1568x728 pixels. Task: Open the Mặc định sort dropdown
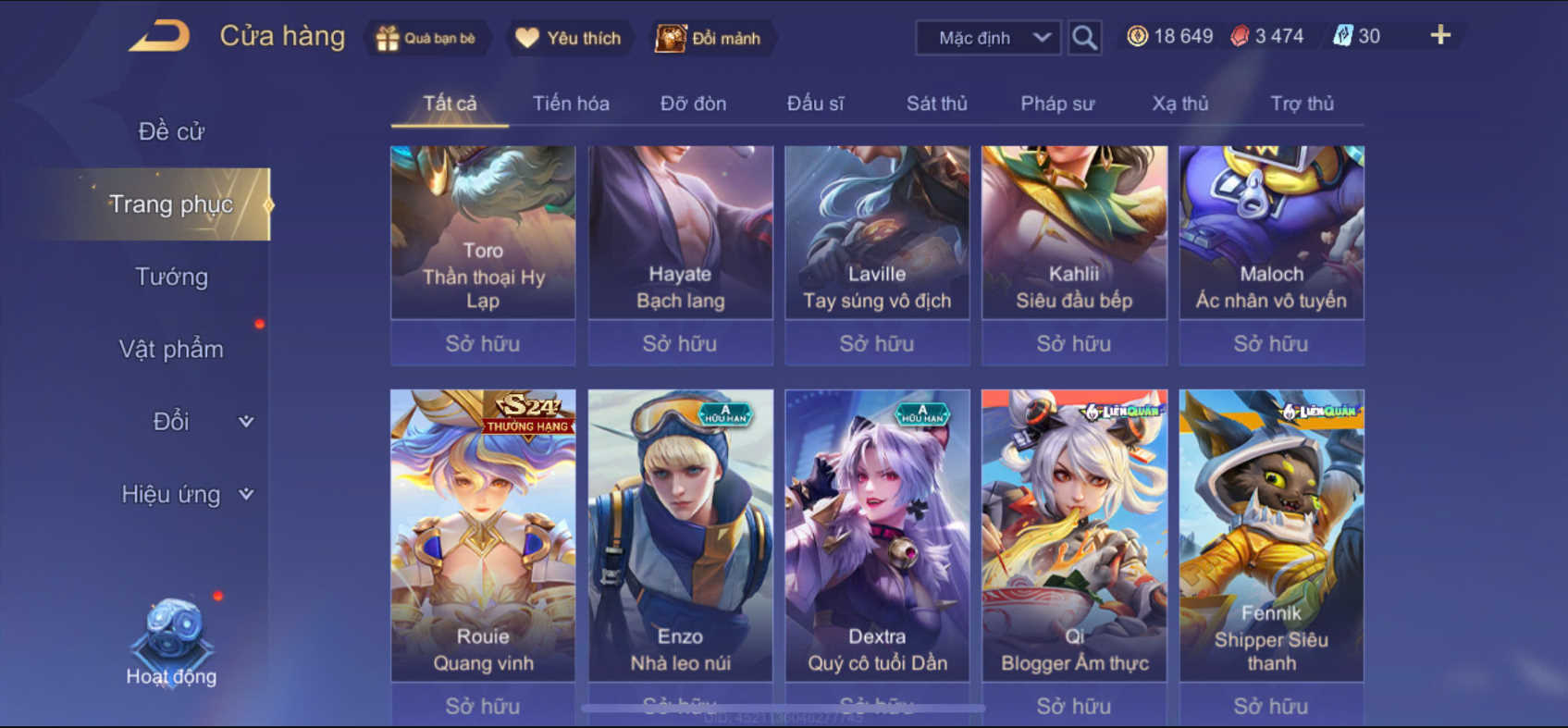(x=987, y=38)
